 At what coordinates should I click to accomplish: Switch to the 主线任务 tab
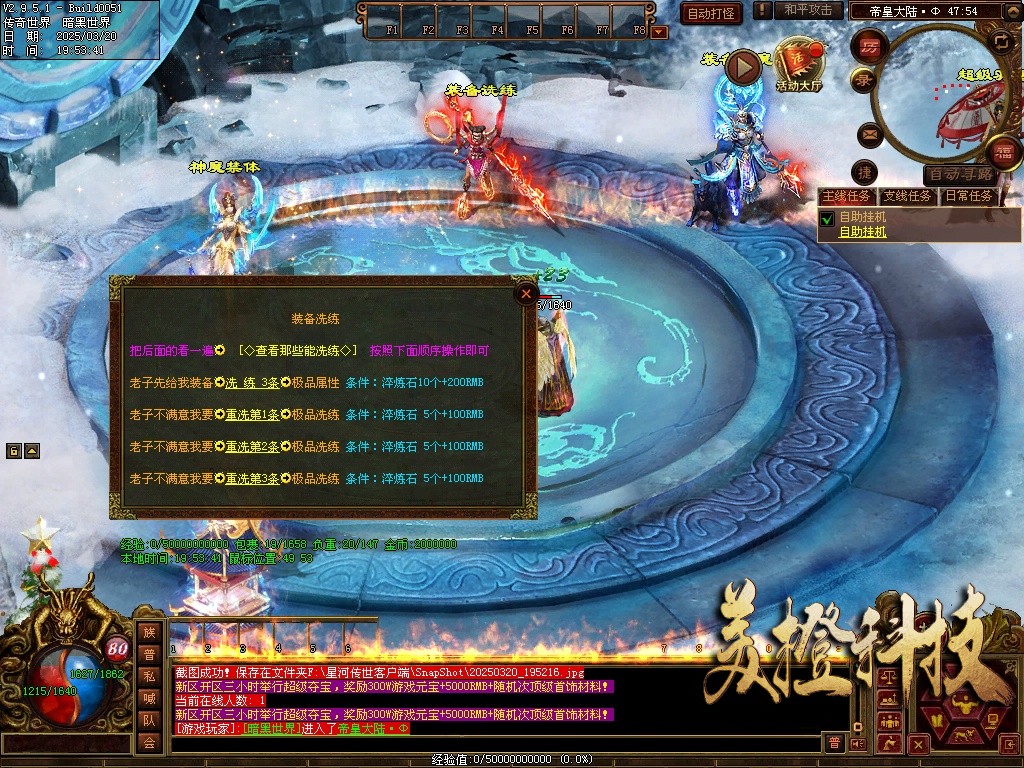[846, 196]
